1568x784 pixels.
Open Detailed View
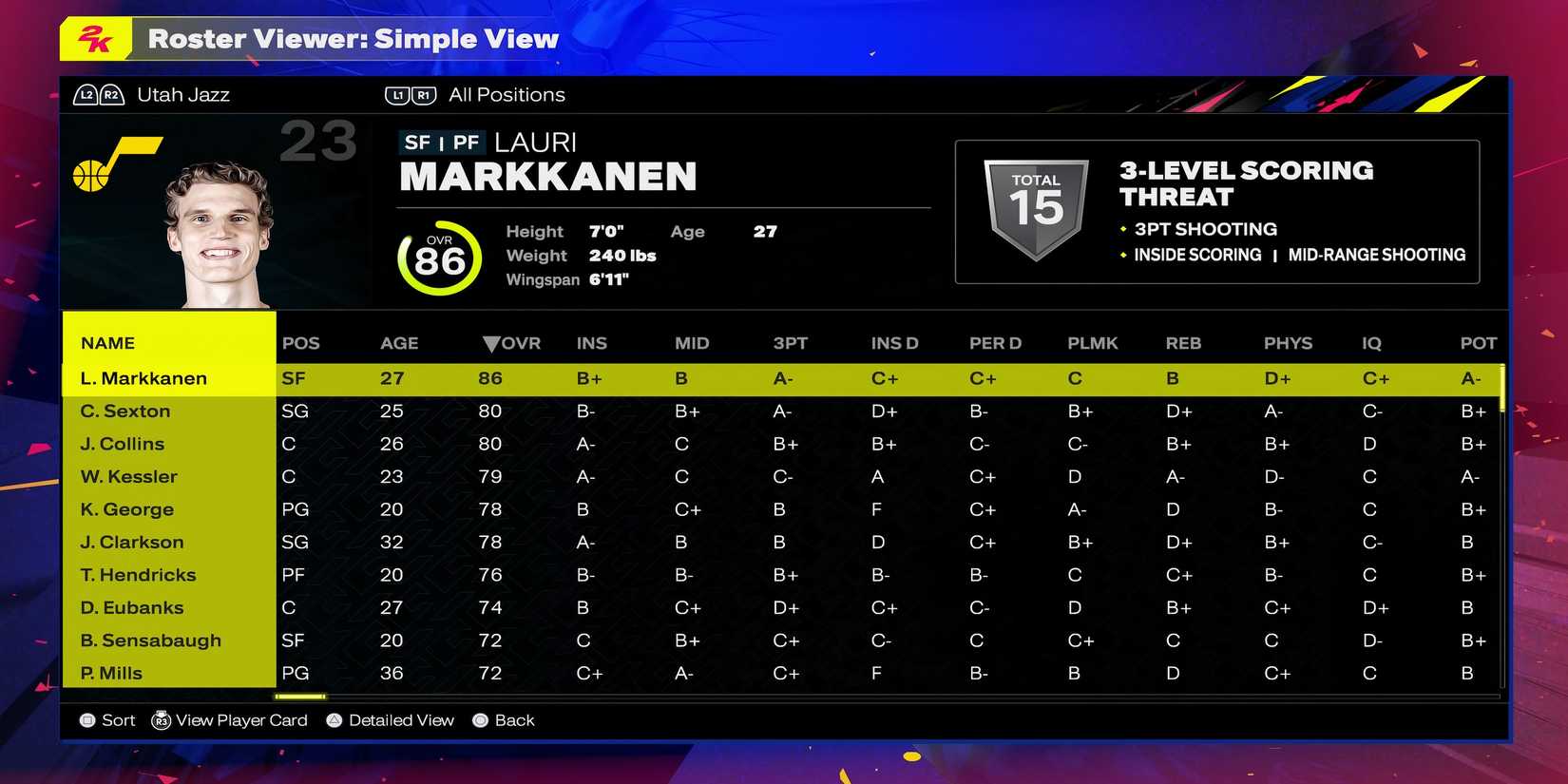(x=401, y=720)
